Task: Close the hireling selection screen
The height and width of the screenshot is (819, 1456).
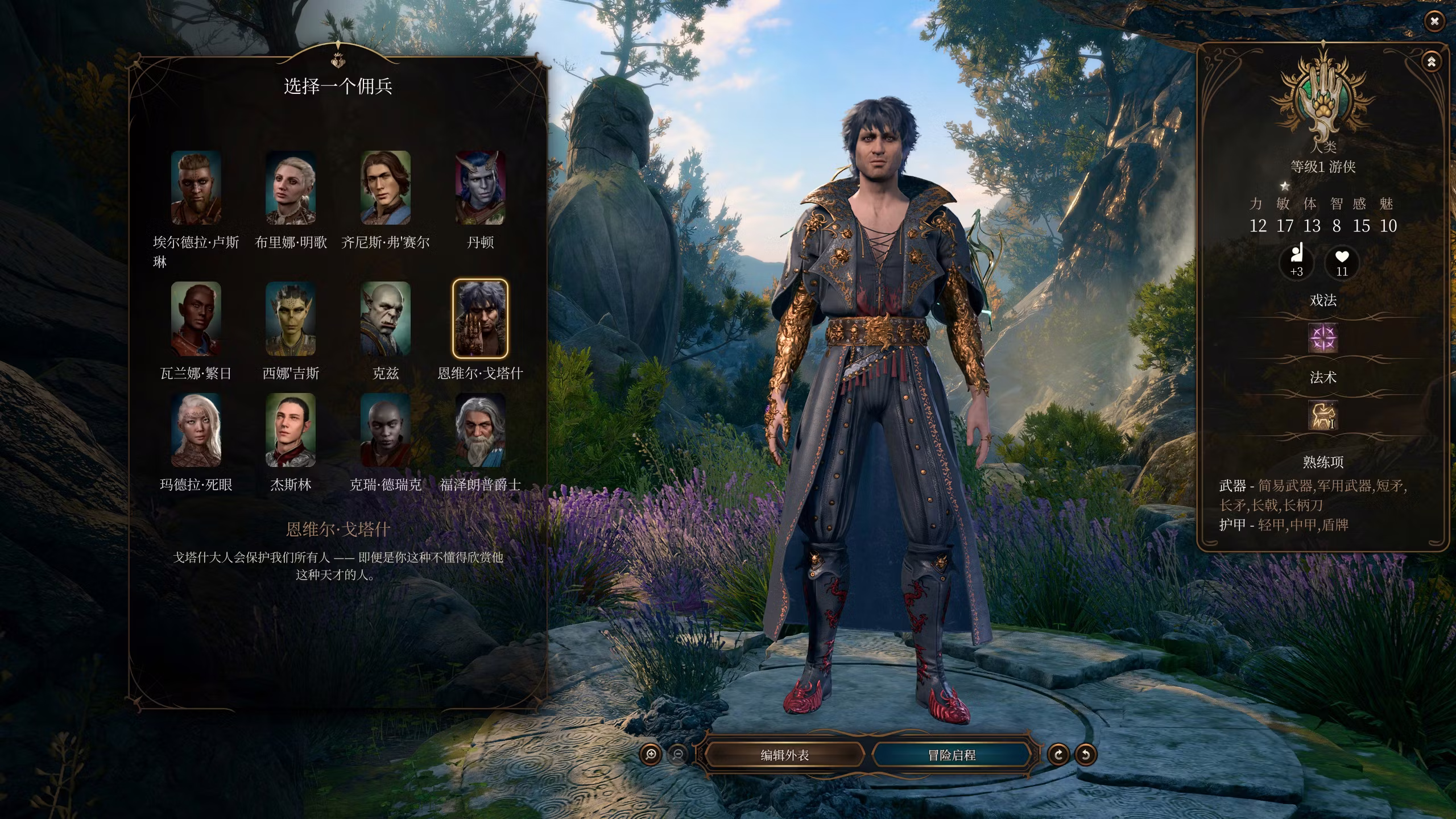Action: (x=1434, y=22)
